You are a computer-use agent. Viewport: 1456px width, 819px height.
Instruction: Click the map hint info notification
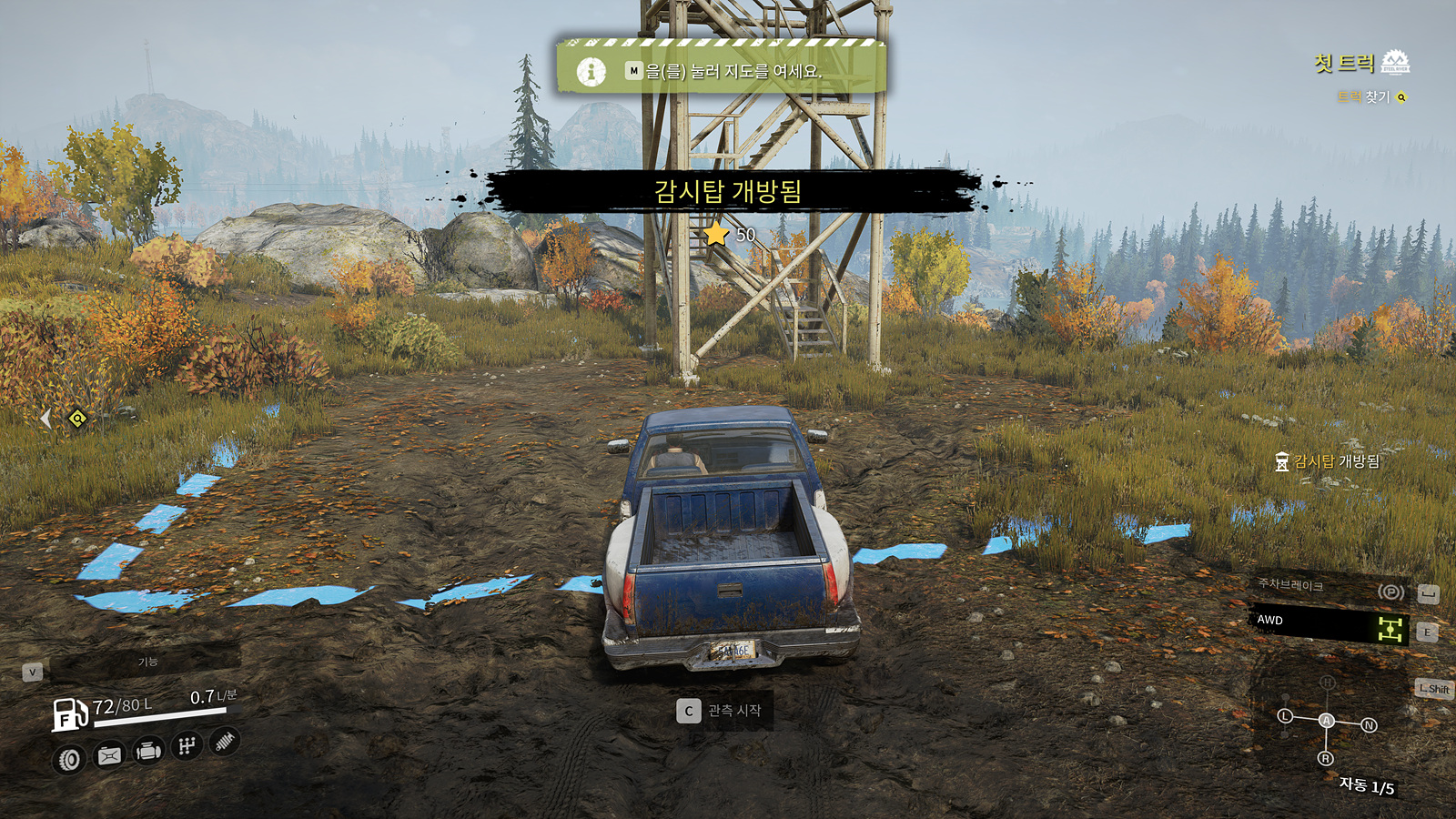[x=721, y=70]
